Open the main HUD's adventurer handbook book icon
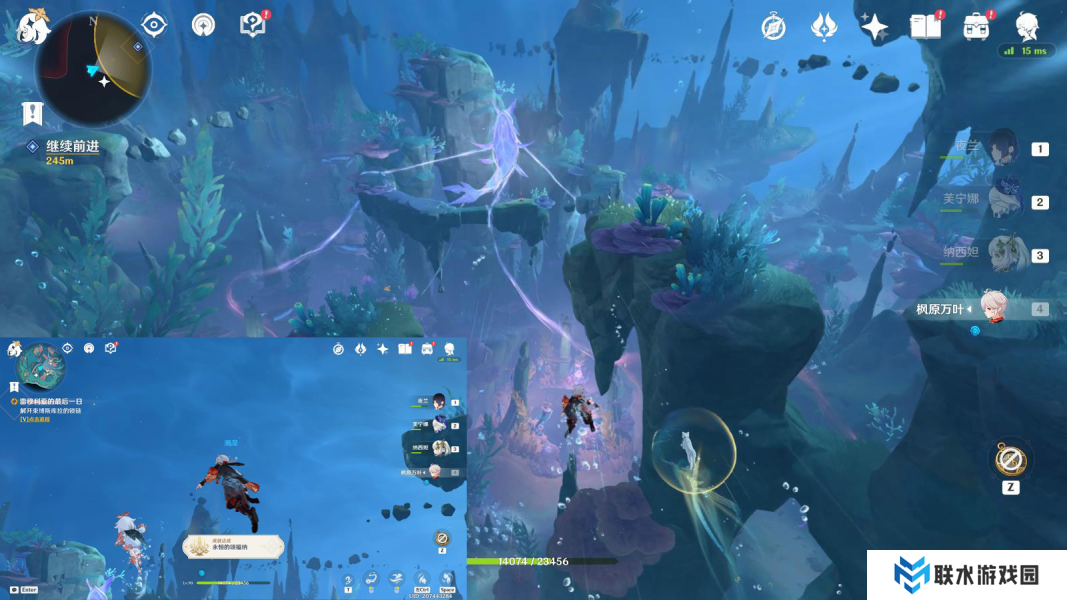The width and height of the screenshot is (1067, 600). (x=925, y=27)
